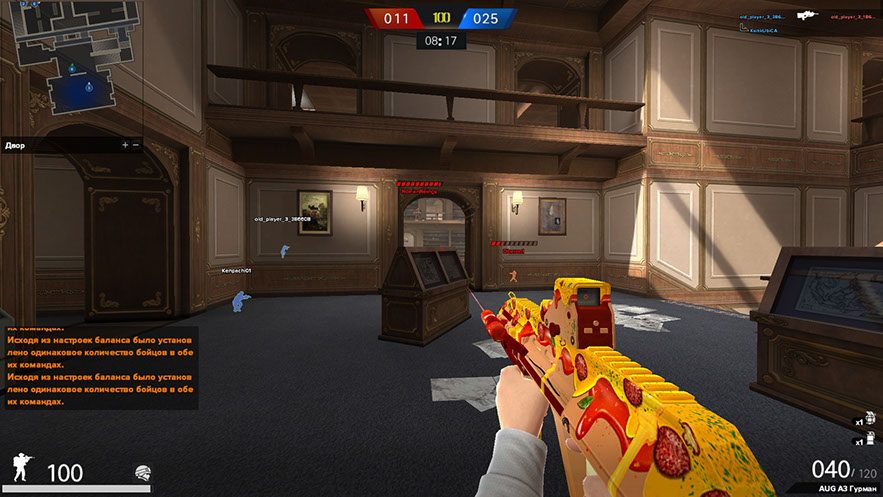Click the helmet armor icon
Viewport: 883px width, 497px height.
[143, 472]
